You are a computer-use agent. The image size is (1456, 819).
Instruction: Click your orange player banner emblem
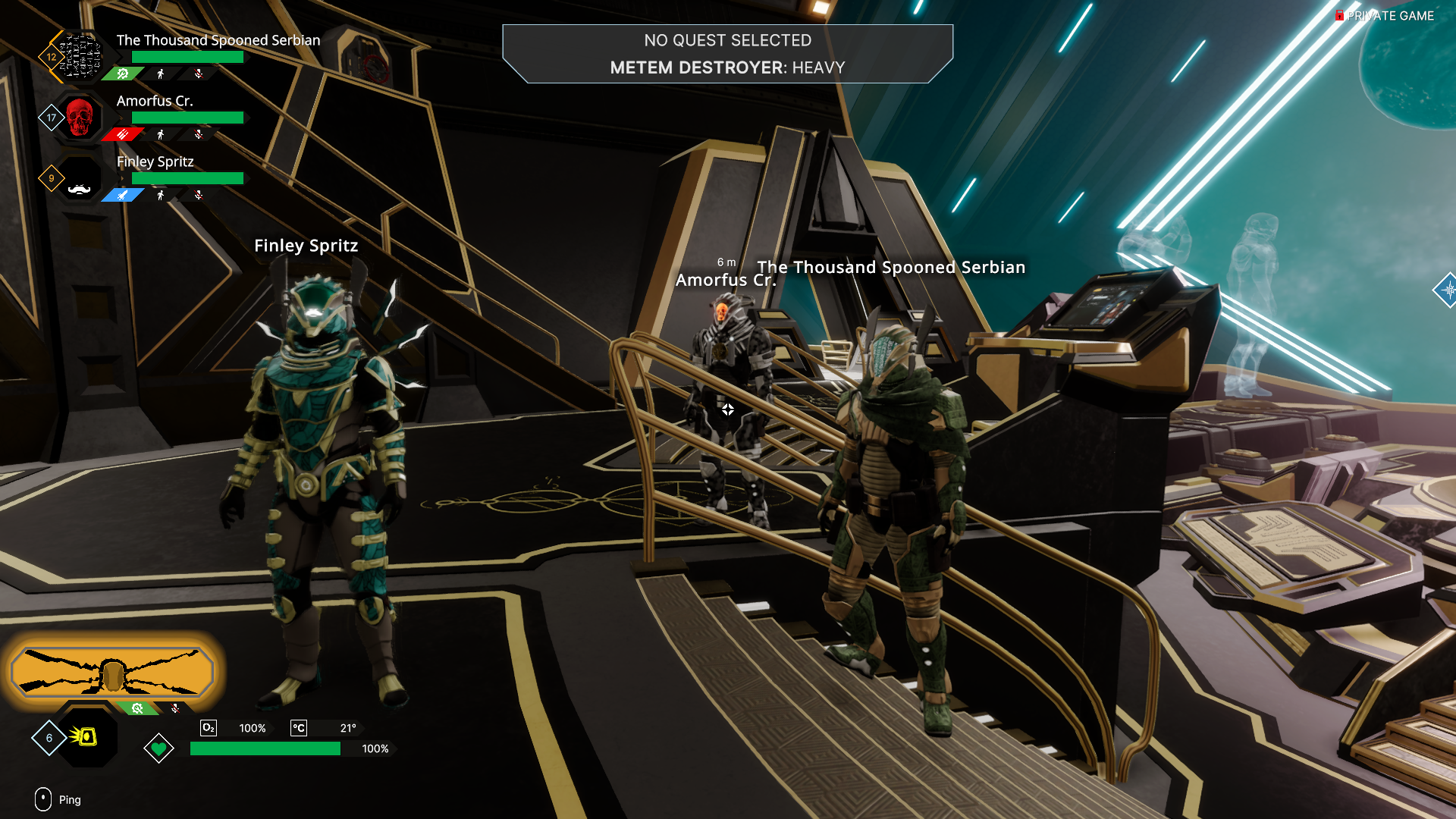click(112, 672)
